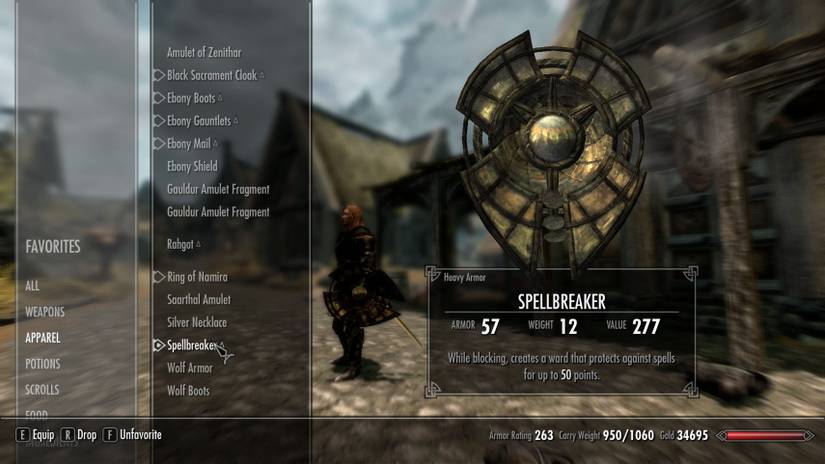Choose the Ebony Shield item
Viewport: 825px width, 464px height.
coord(192,166)
